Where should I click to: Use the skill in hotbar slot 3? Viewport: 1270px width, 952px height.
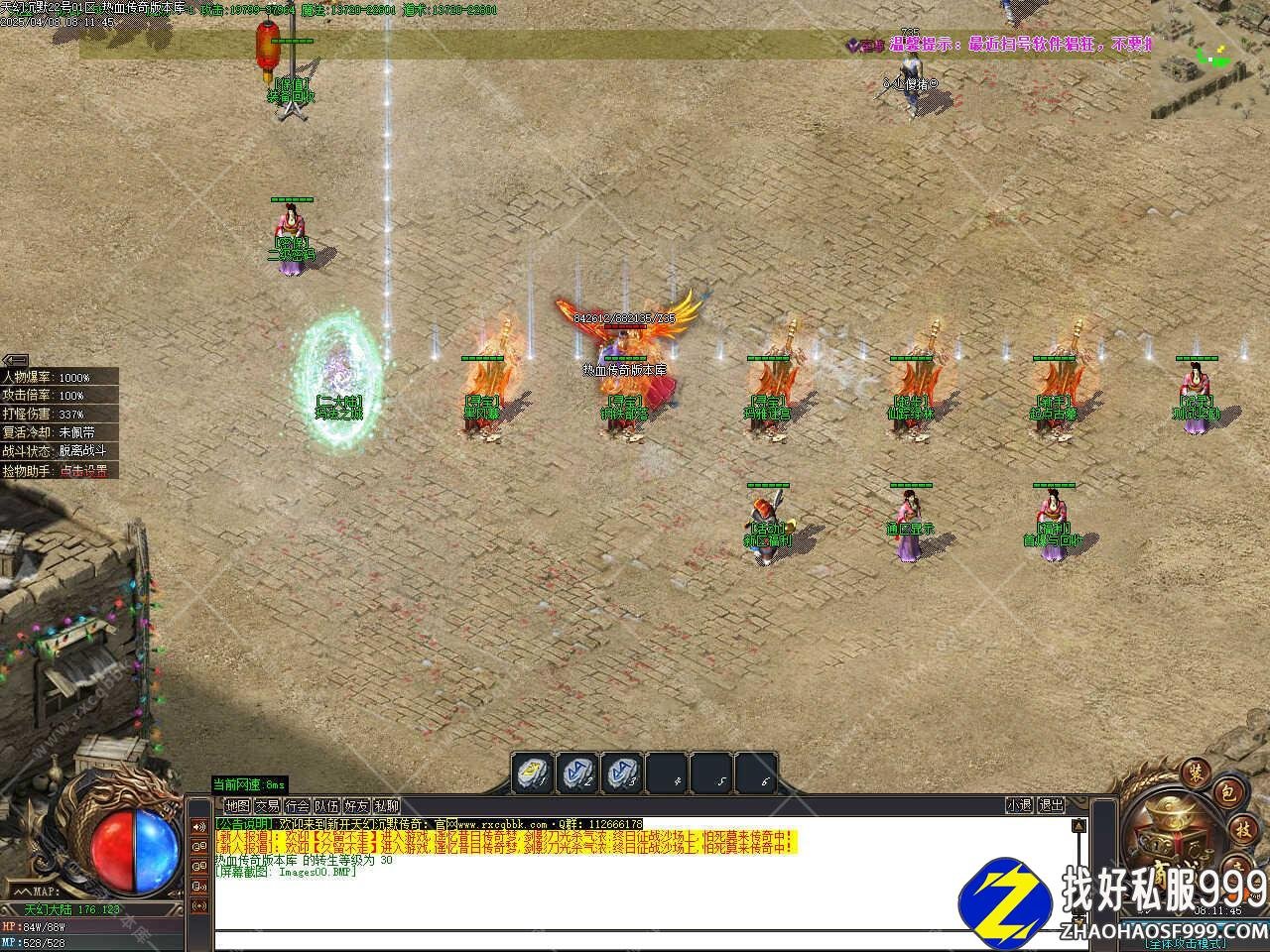pyautogui.click(x=625, y=773)
